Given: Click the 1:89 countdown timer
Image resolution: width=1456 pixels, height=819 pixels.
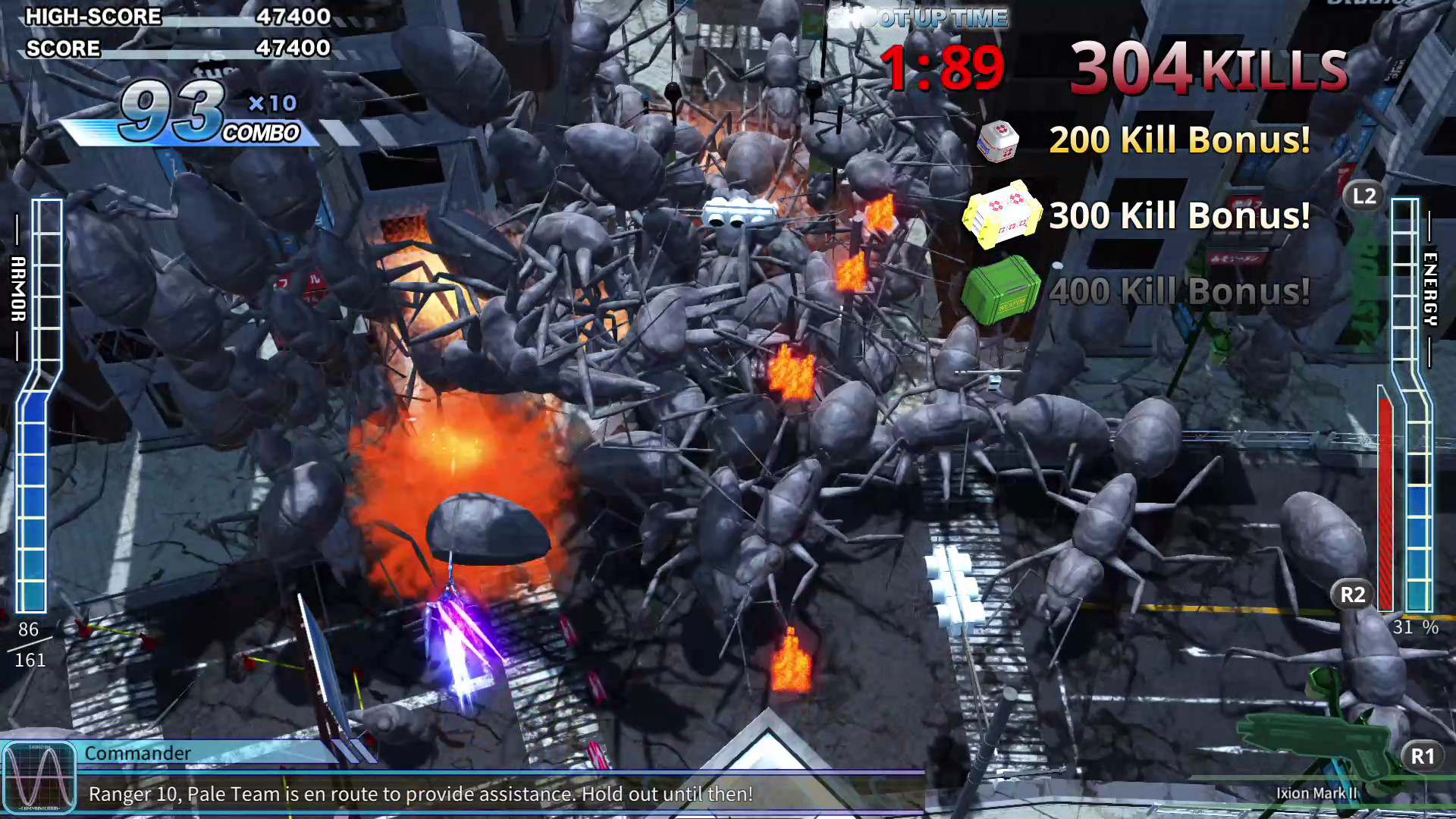Looking at the screenshot, I should 943,68.
